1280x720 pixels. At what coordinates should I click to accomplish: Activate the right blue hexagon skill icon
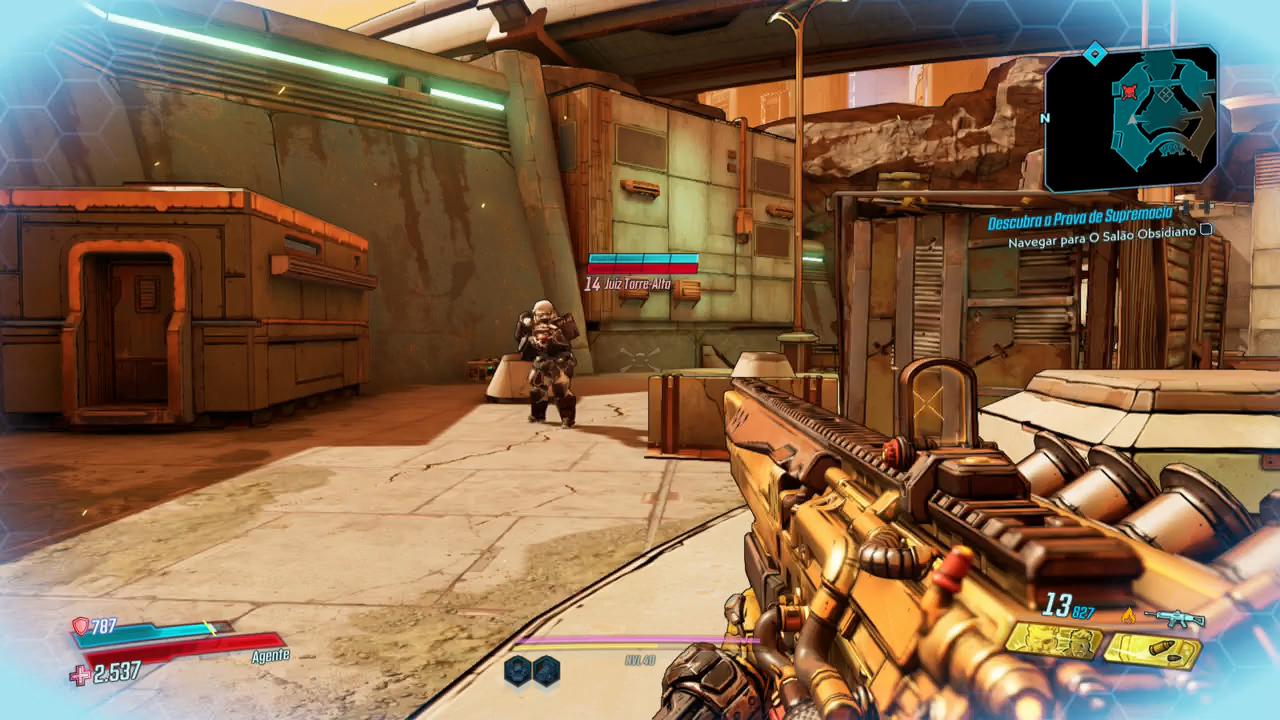546,670
